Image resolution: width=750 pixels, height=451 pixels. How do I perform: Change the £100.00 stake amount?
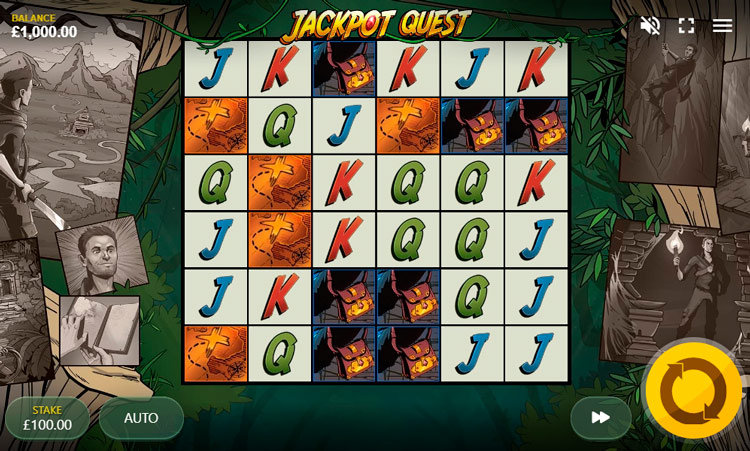(x=47, y=418)
